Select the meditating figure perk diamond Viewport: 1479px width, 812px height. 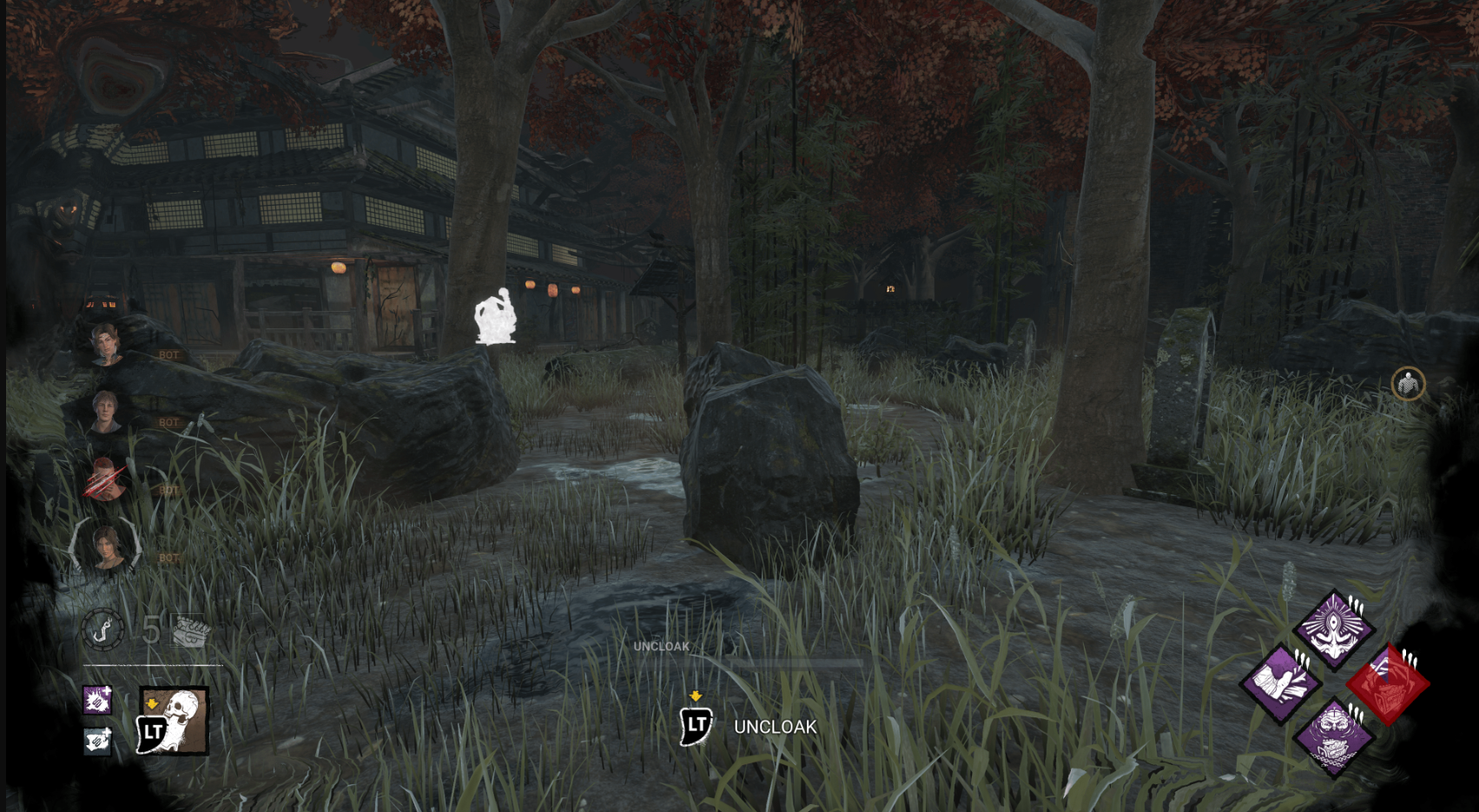click(x=1335, y=628)
